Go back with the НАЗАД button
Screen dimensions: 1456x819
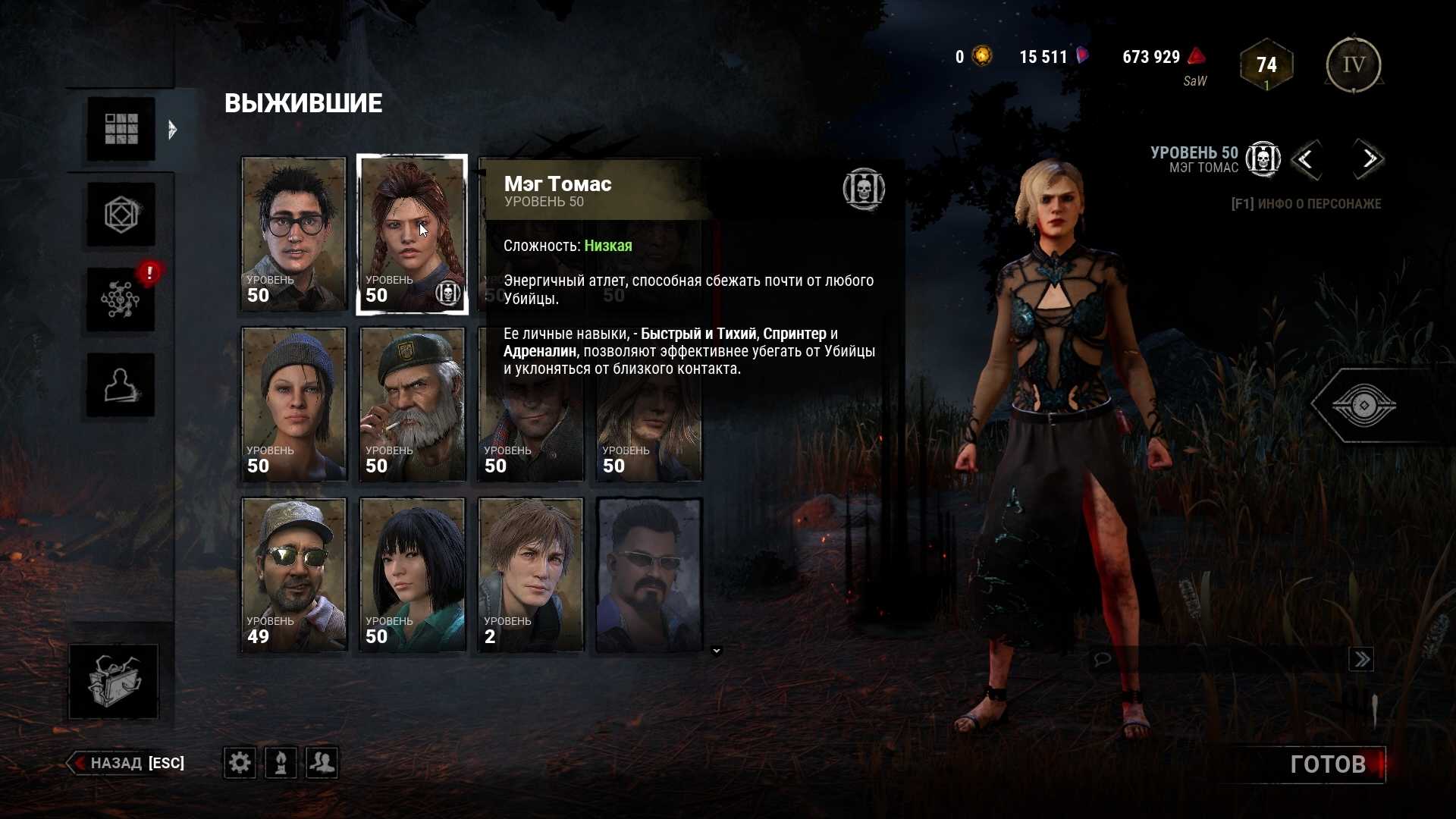point(127,763)
